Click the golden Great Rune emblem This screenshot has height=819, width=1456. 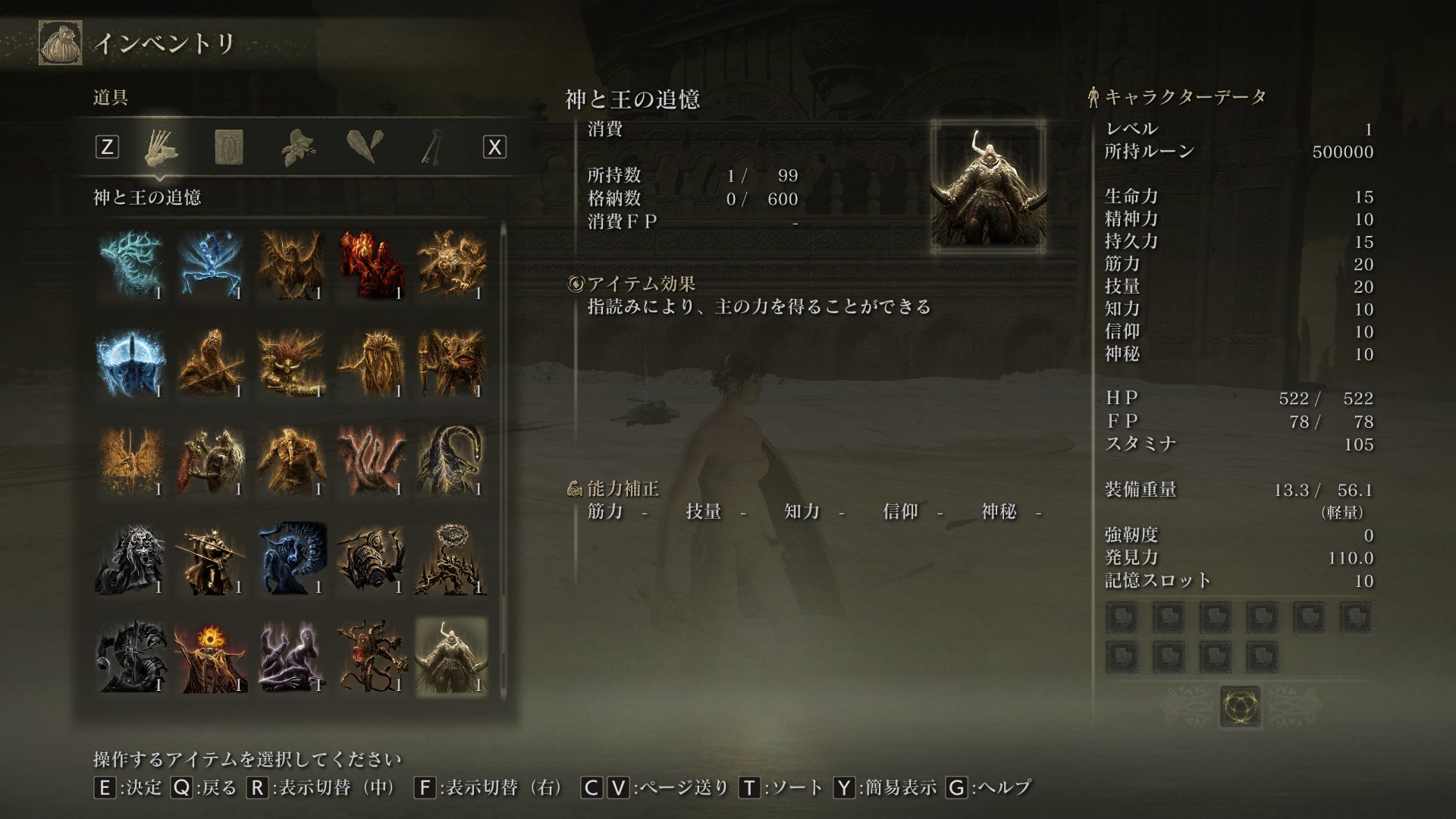(1240, 707)
